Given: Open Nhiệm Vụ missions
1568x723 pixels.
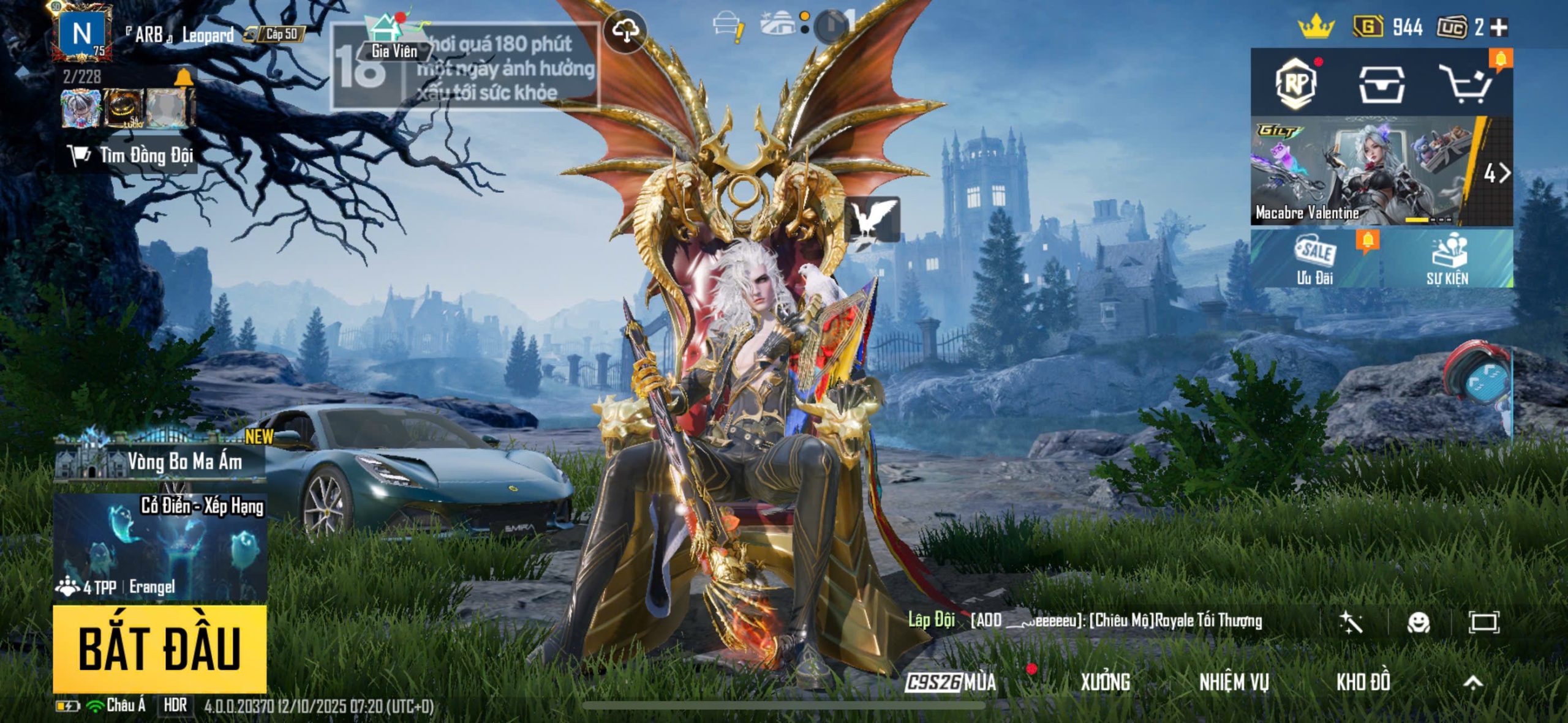Looking at the screenshot, I should point(1234,682).
